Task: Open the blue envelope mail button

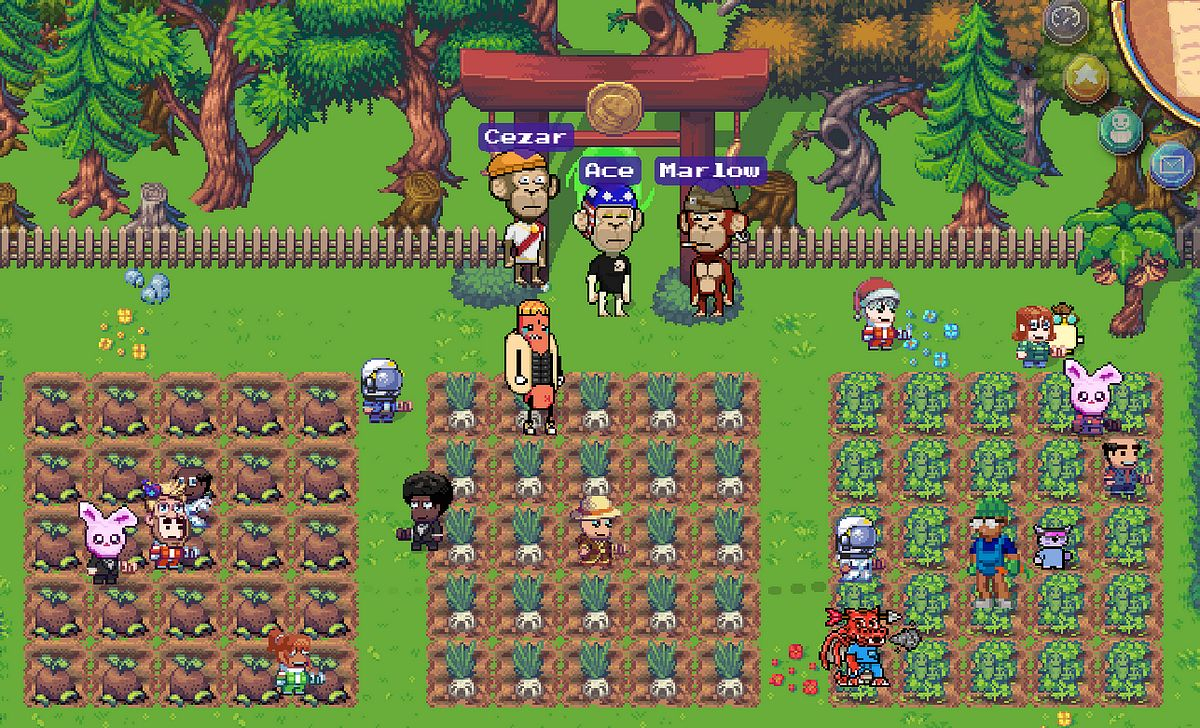Action: pyautogui.click(x=1171, y=165)
